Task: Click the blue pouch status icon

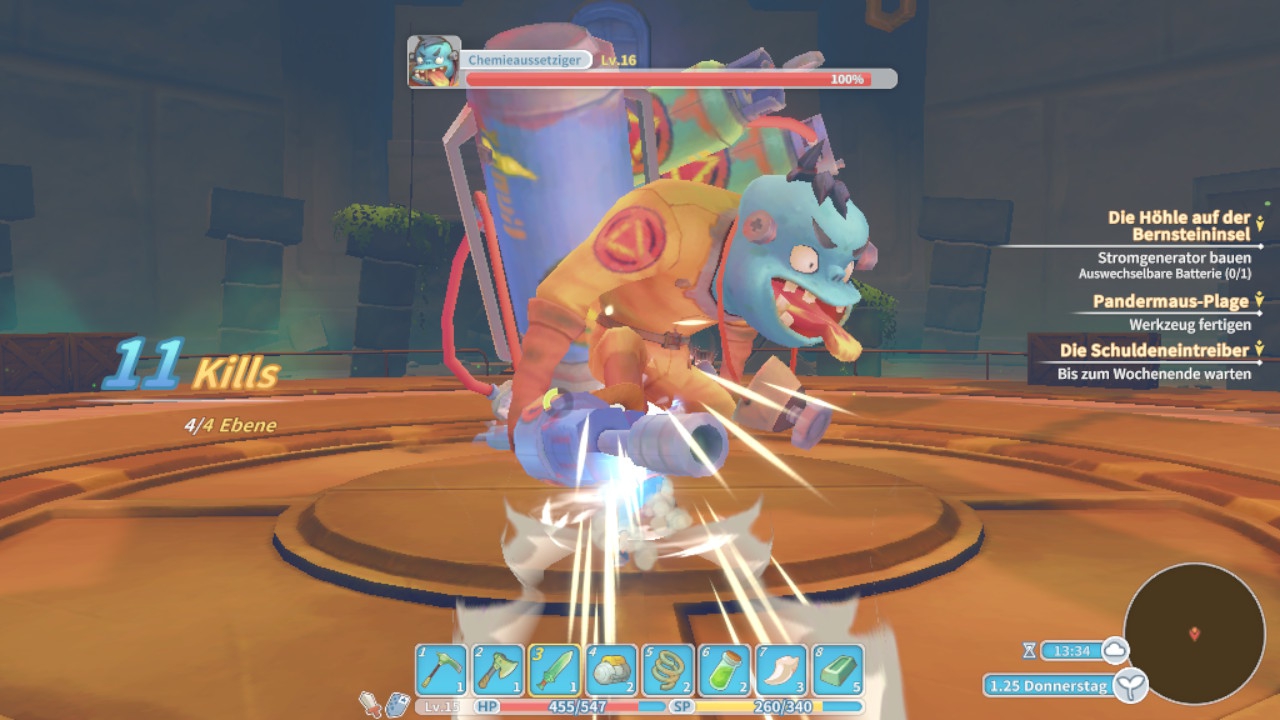Action: tap(397, 705)
